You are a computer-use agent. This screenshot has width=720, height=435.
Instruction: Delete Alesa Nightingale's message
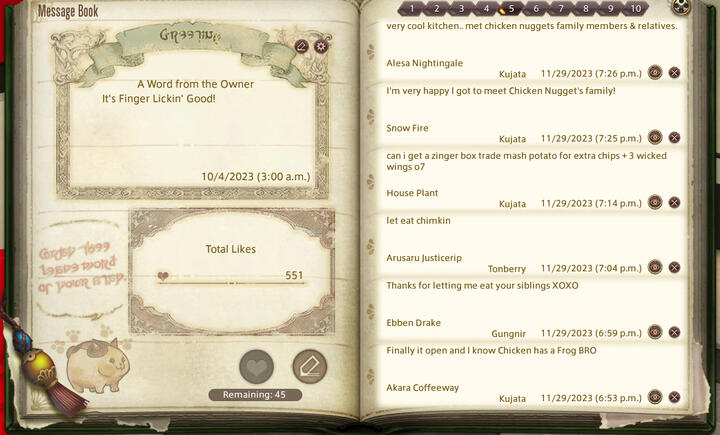tap(675, 73)
